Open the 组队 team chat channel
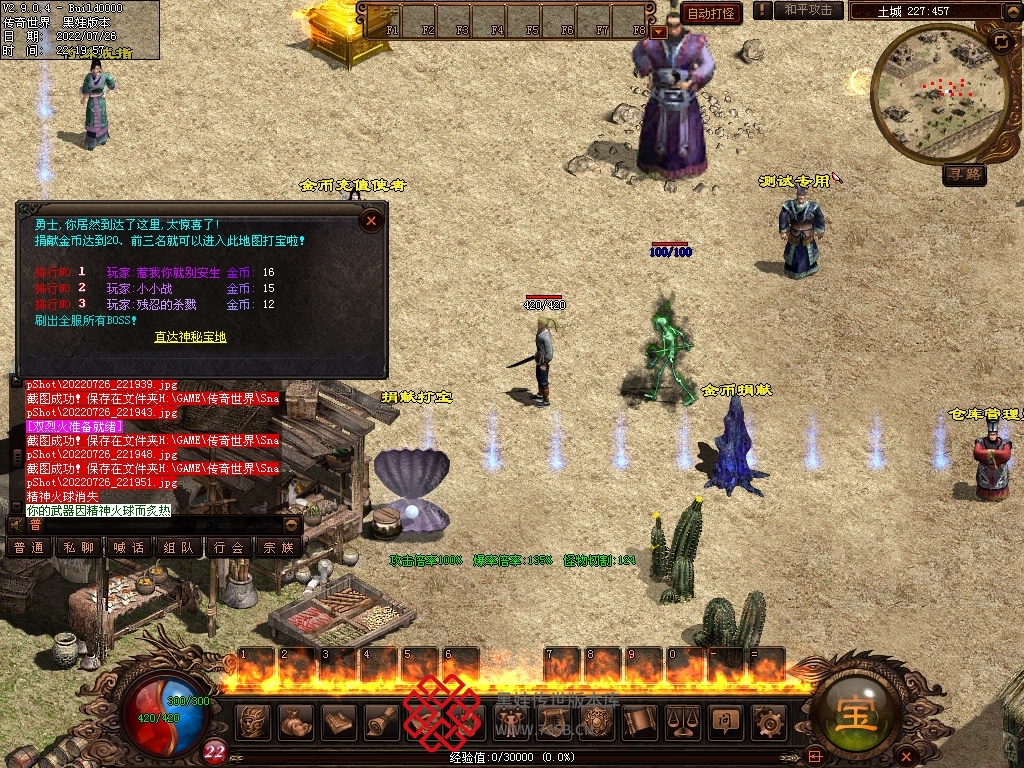Image resolution: width=1024 pixels, height=768 pixels. (179, 547)
